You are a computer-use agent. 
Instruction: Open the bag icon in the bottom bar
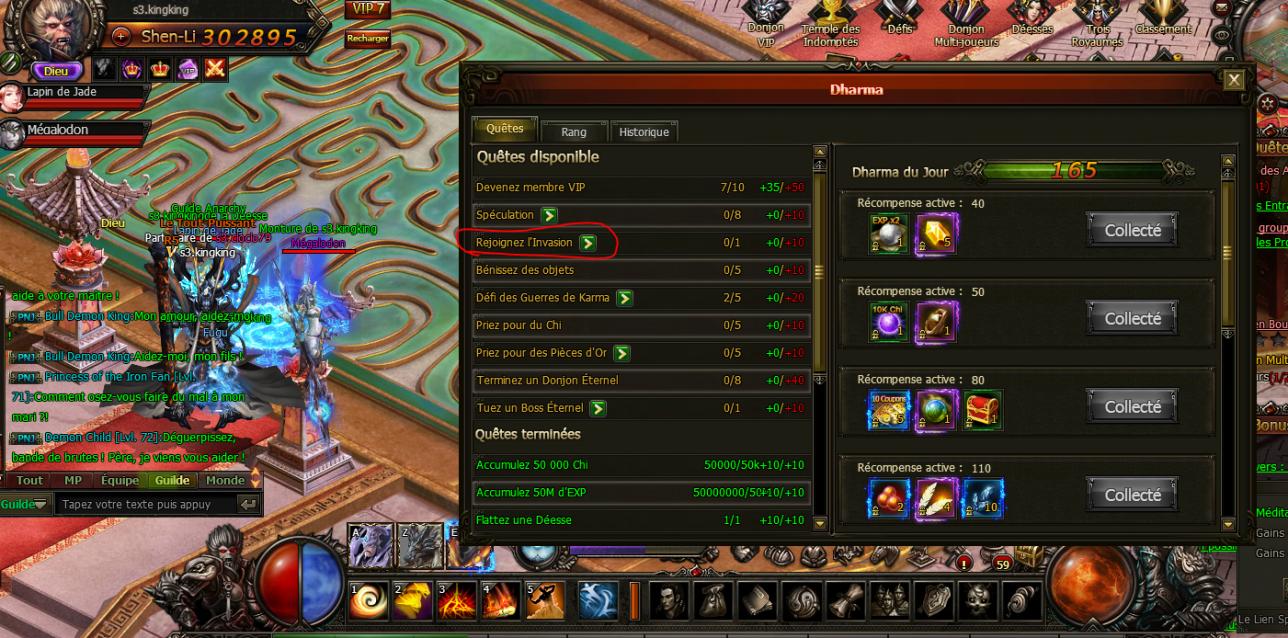712,600
